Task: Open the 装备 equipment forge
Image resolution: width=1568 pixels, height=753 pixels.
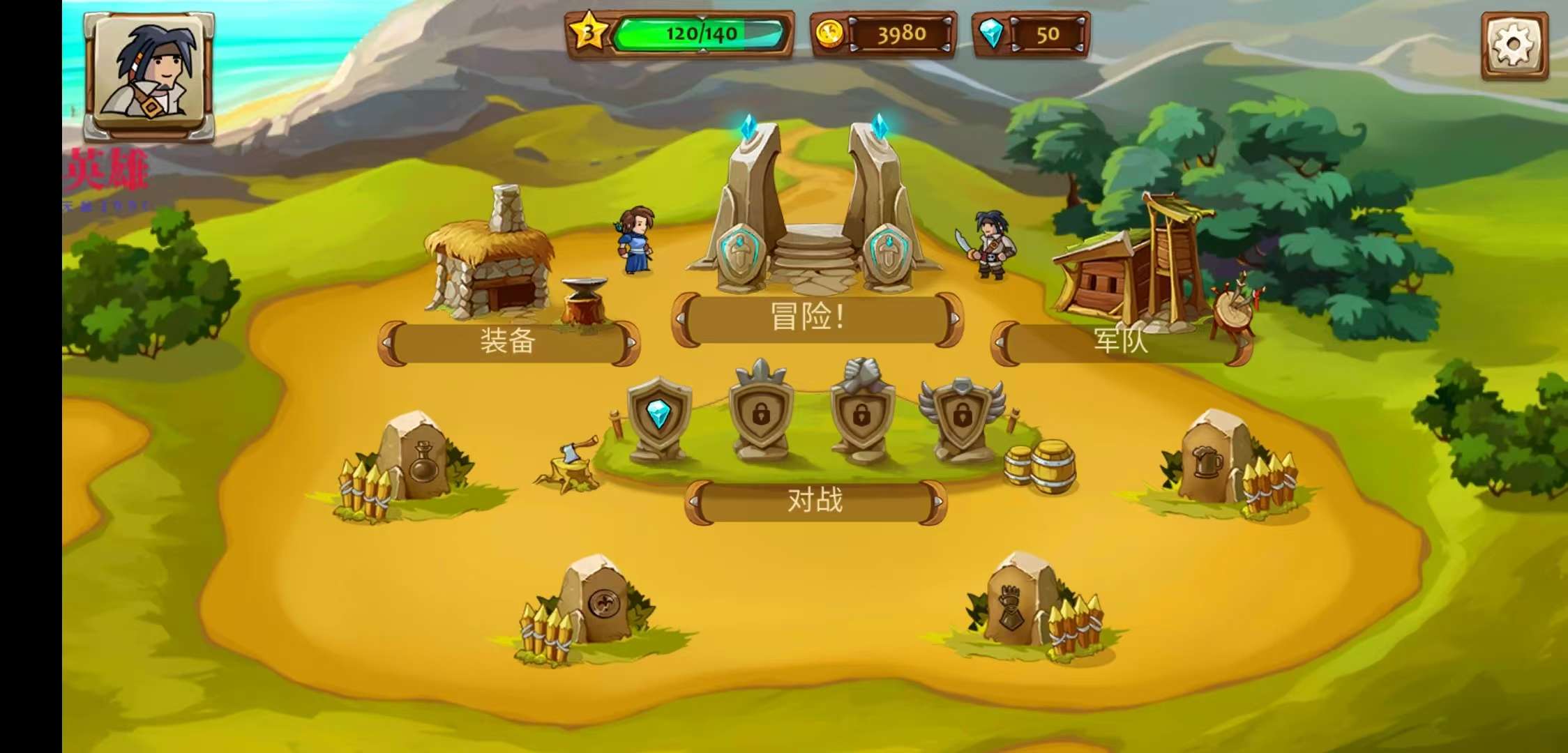Action: 508,342
